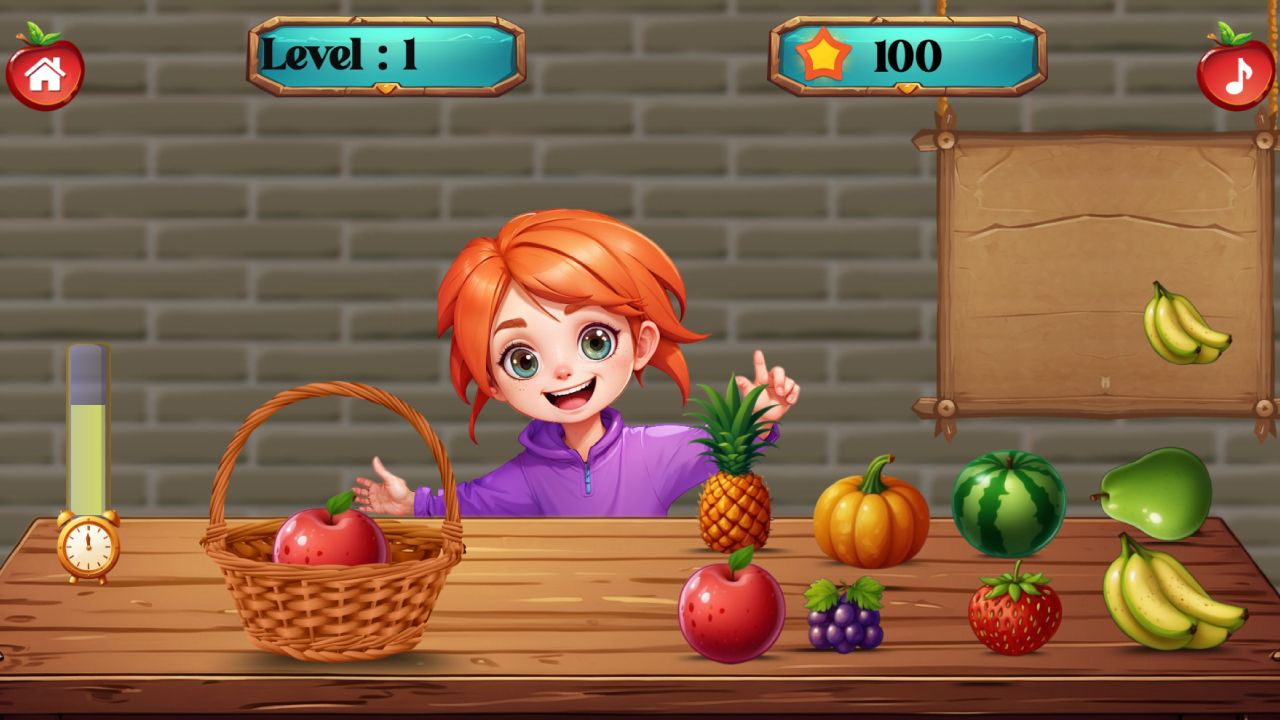Click the red apple below the pineapple
This screenshot has height=720, width=1280.
[730, 615]
